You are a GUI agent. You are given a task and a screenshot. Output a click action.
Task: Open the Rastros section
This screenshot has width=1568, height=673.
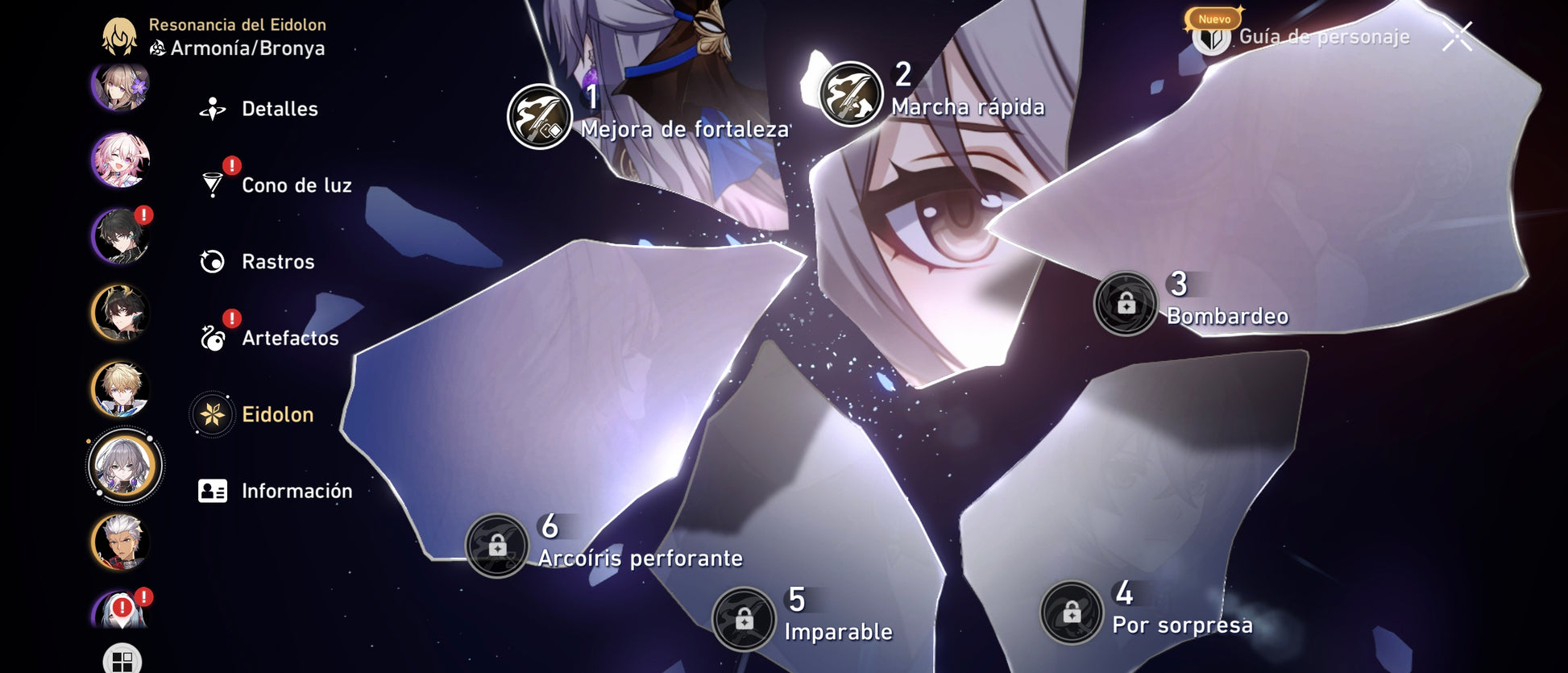(276, 262)
